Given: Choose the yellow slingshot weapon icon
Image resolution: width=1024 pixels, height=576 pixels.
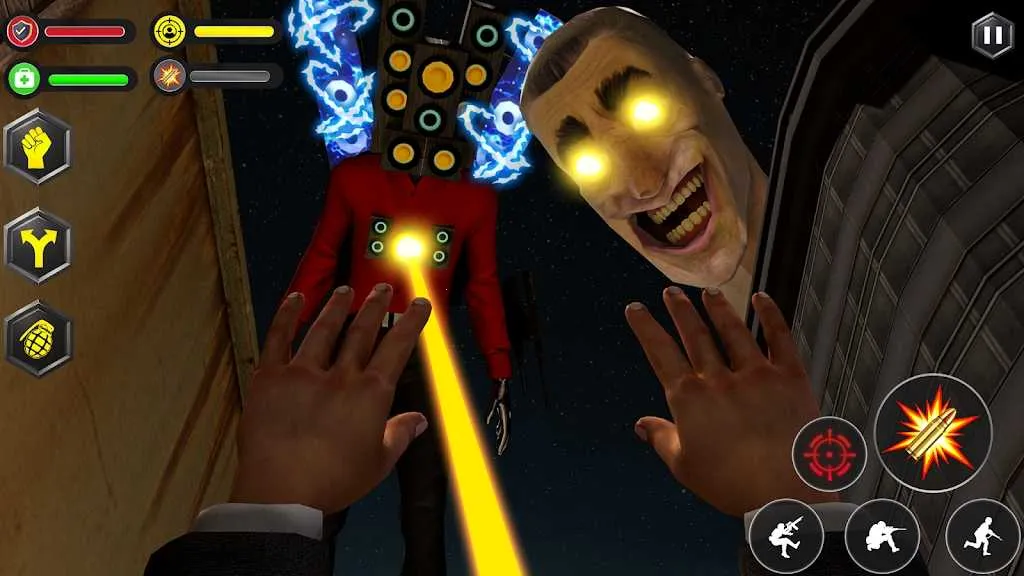Looking at the screenshot, I should [38, 245].
